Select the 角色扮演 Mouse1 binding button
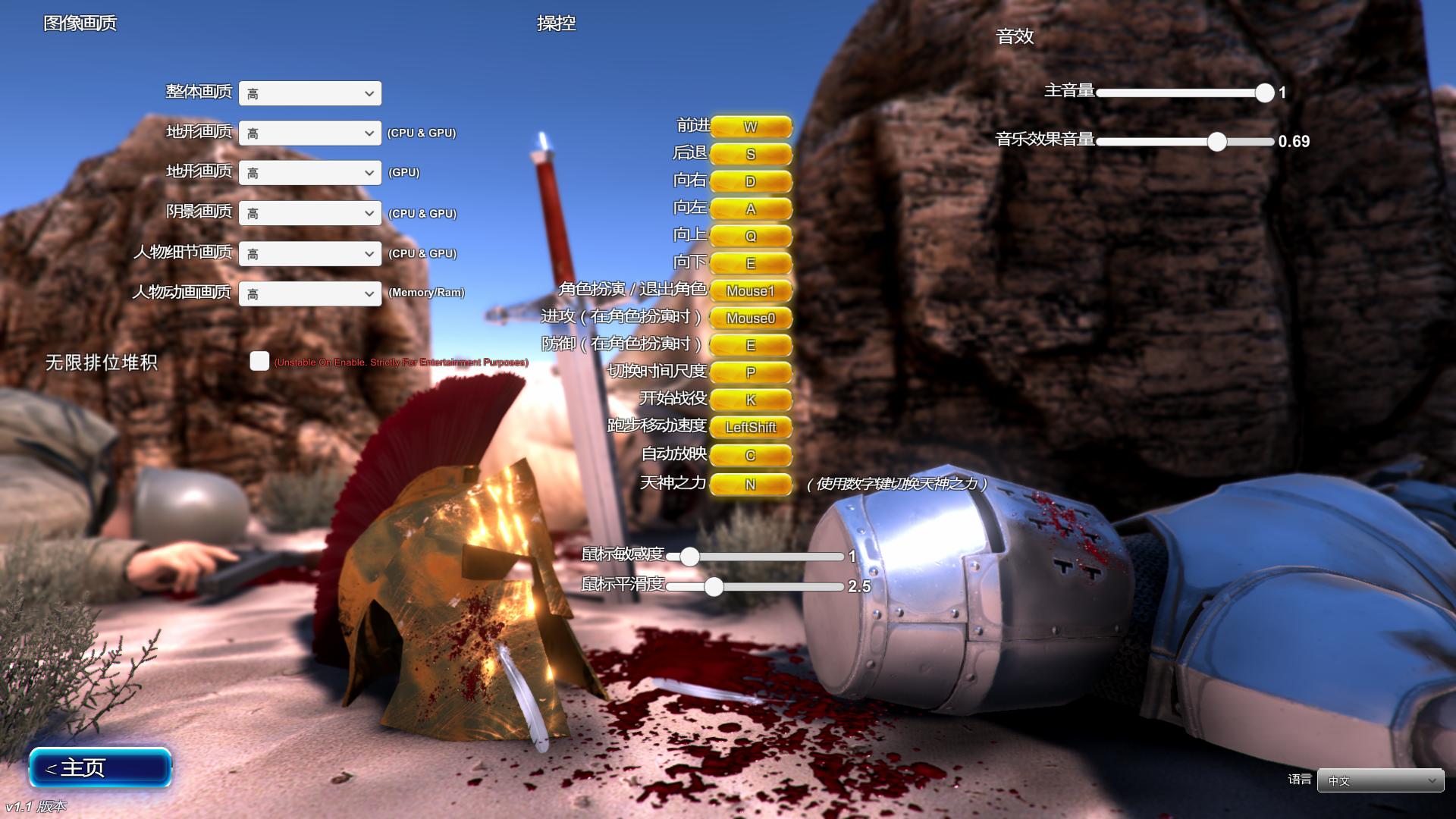Viewport: 1456px width, 819px height. (750, 290)
